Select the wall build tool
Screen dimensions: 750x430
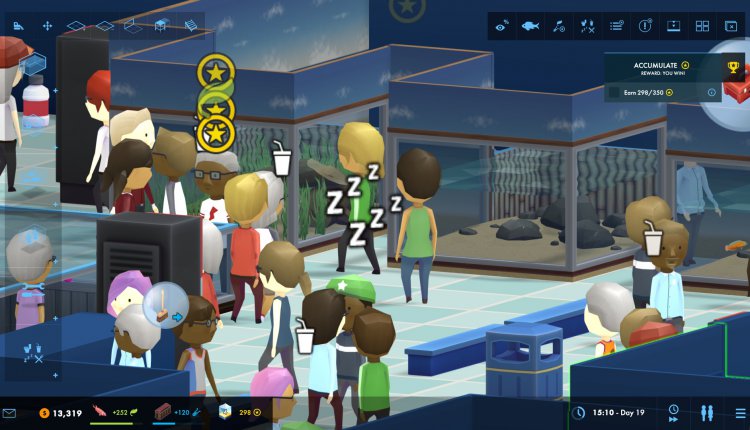point(131,25)
